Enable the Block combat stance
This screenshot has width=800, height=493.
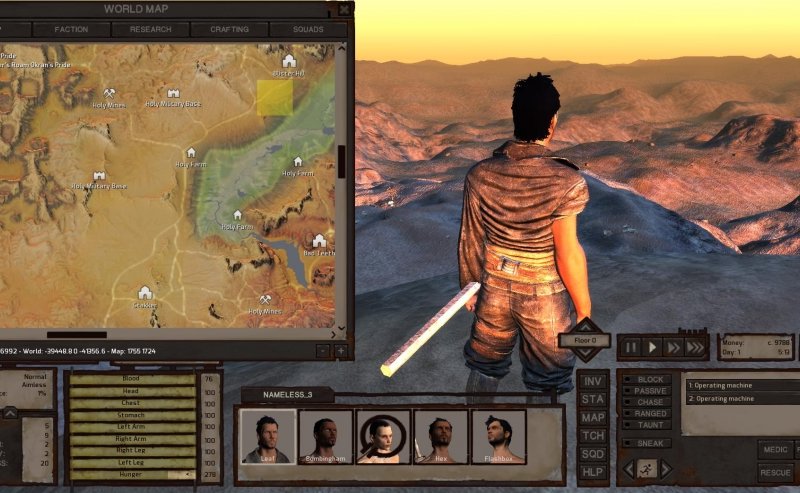tap(651, 380)
